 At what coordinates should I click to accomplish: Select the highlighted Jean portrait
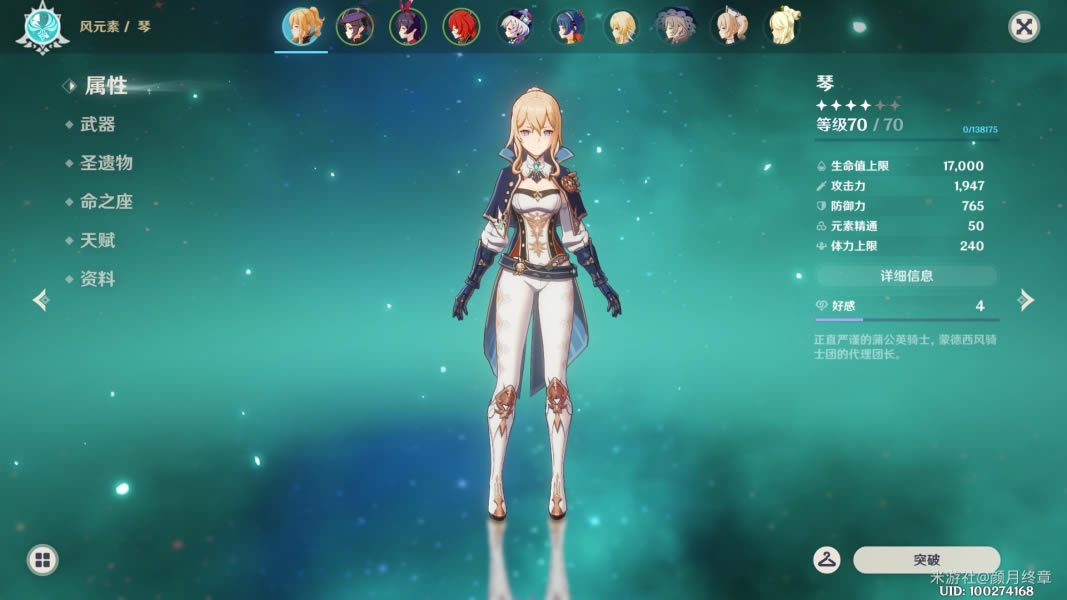tap(300, 27)
